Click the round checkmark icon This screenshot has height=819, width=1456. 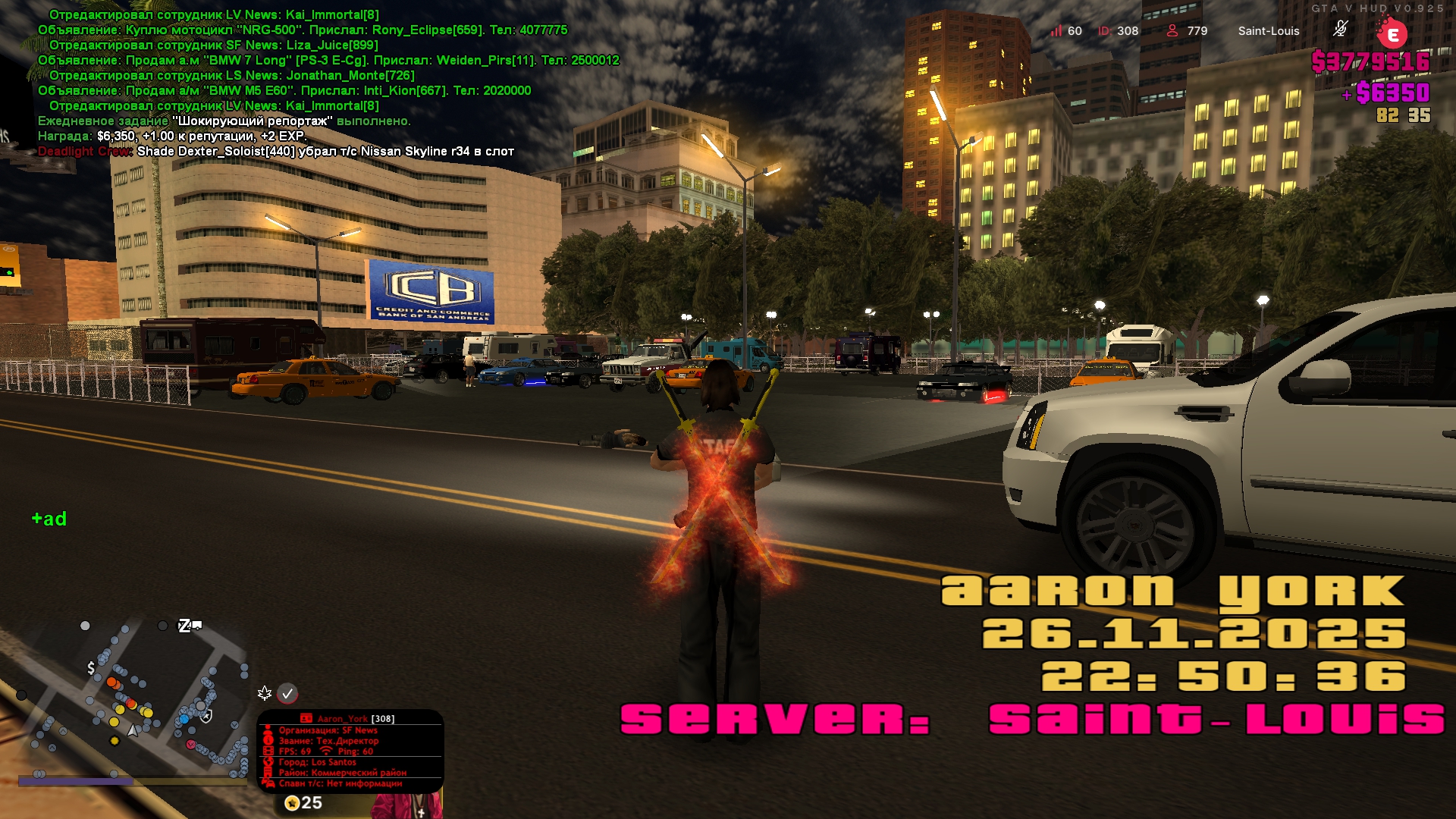(x=287, y=693)
